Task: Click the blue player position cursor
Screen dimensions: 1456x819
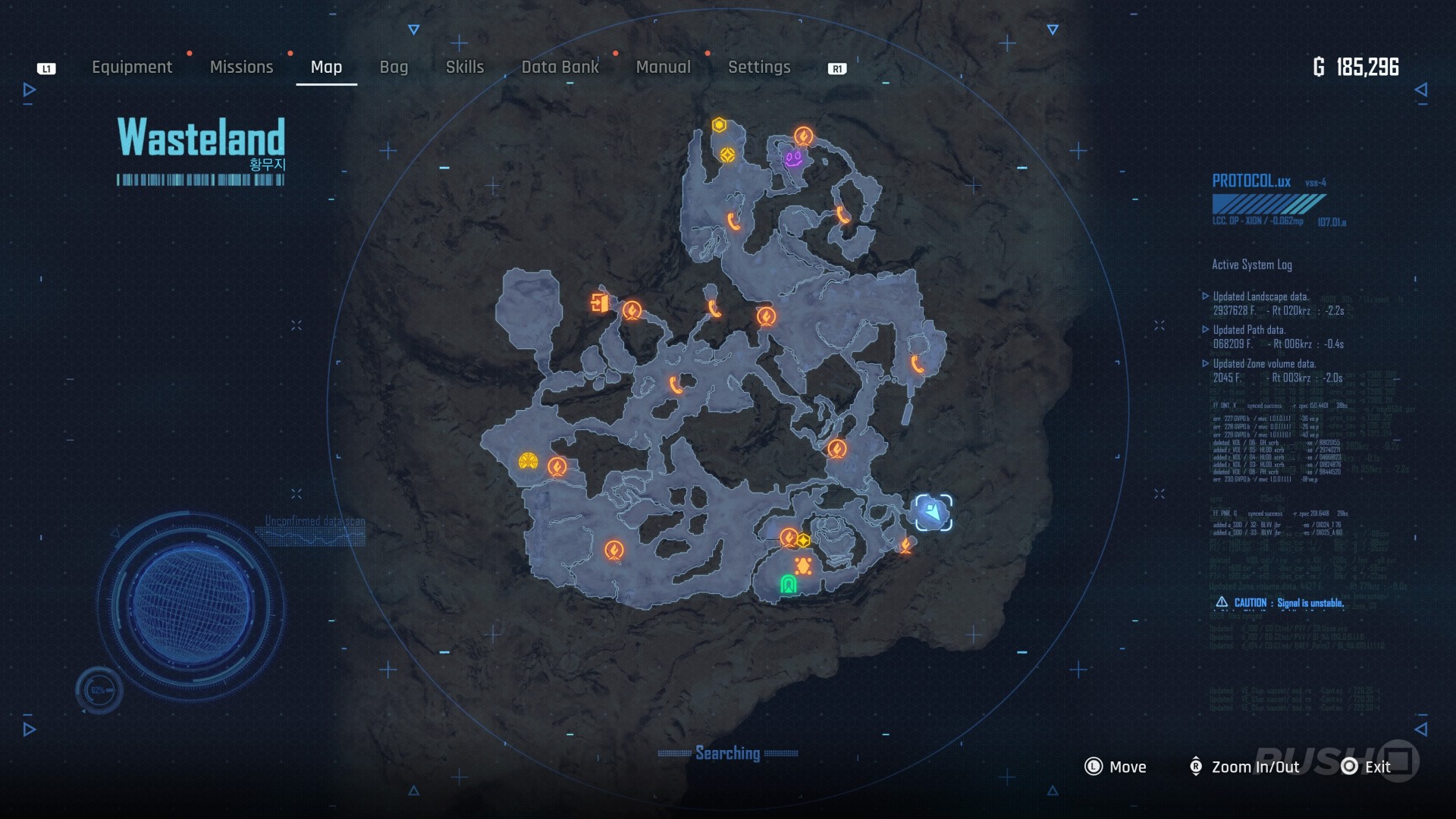Action: [933, 513]
